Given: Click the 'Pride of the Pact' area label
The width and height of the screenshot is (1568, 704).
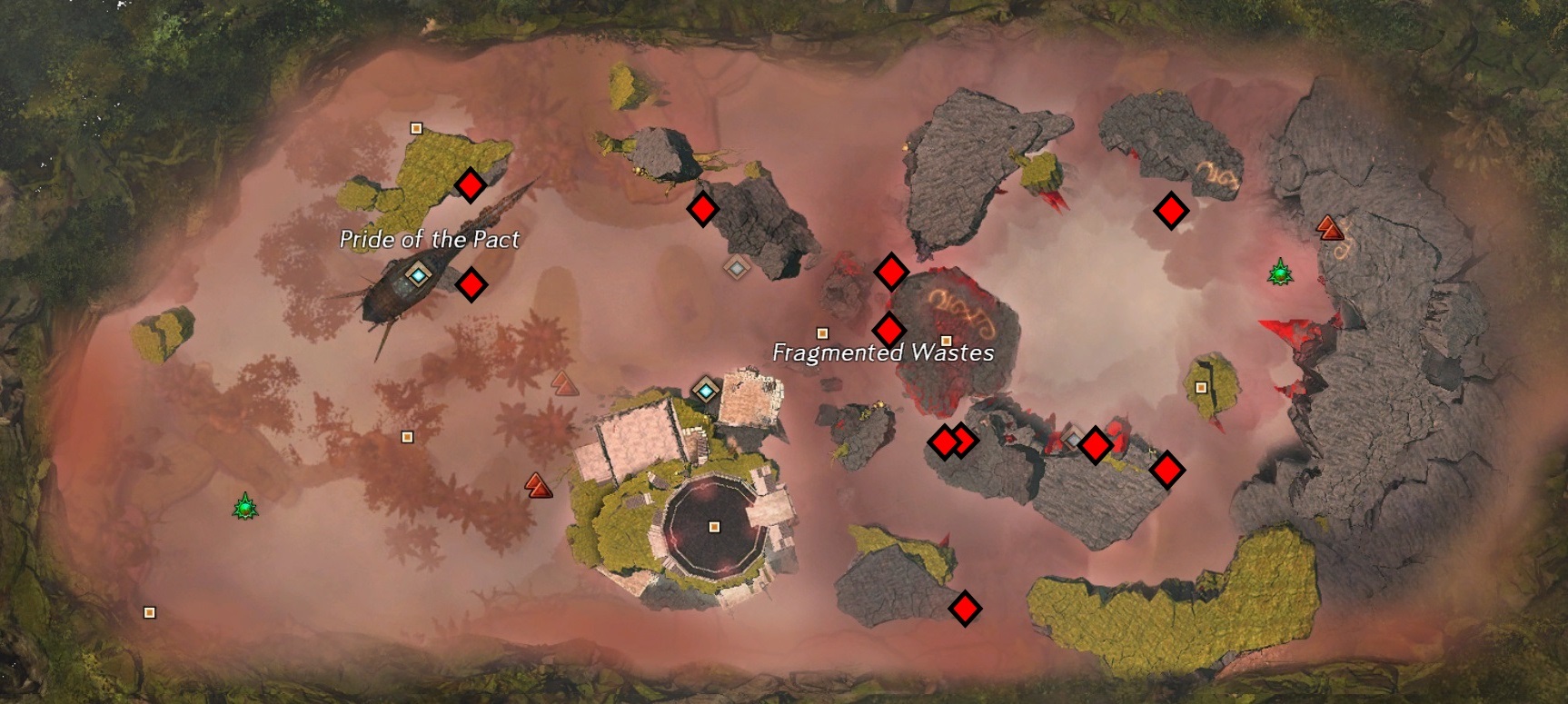Looking at the screenshot, I should point(430,240).
